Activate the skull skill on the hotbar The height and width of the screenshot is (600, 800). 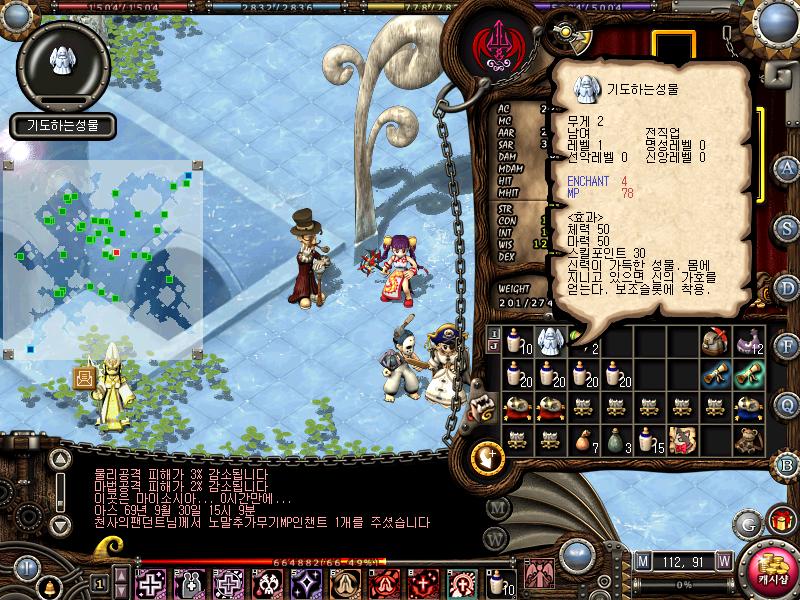coord(268,582)
